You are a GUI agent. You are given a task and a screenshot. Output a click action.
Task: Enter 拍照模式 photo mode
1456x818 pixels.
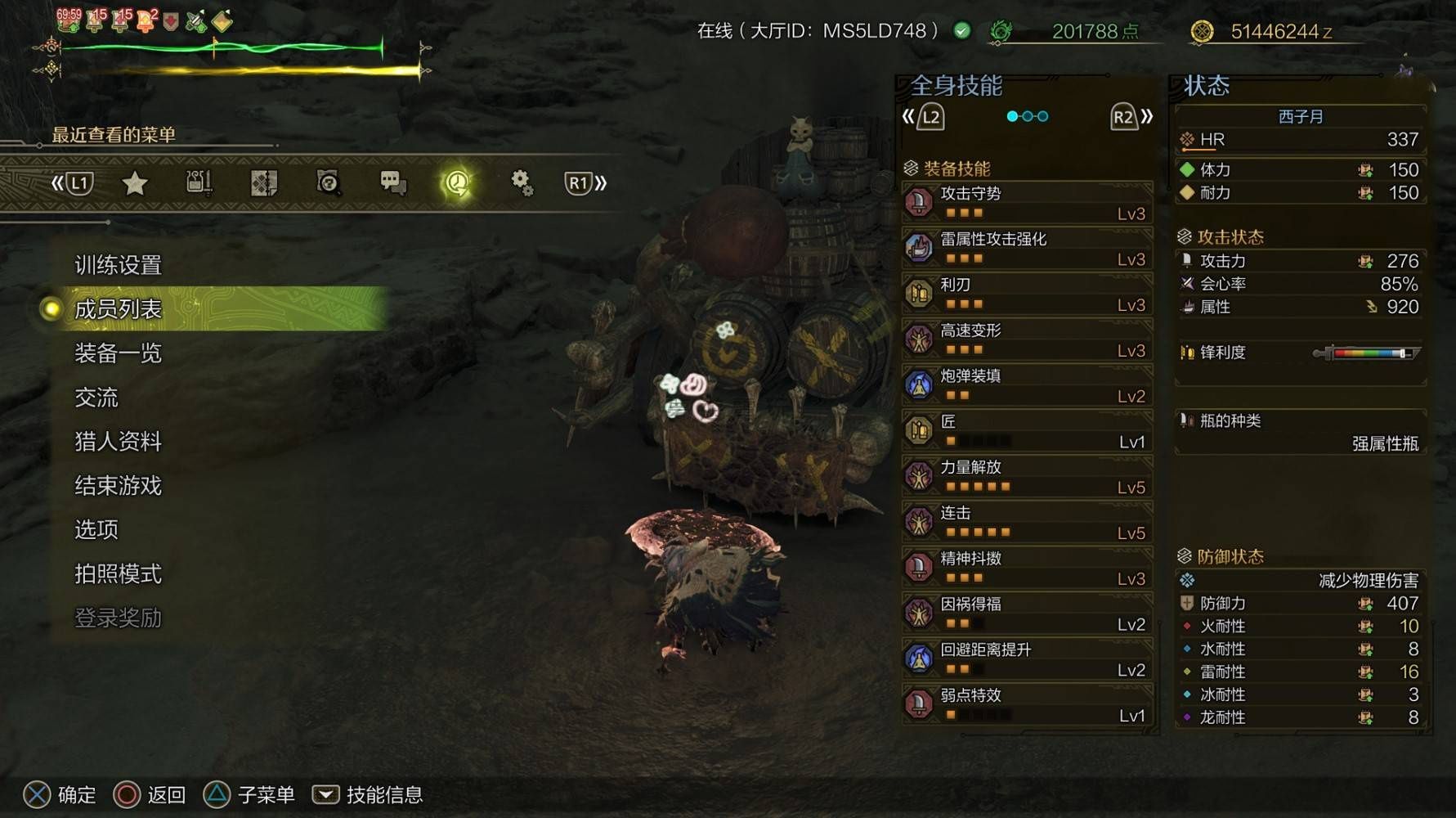point(118,574)
